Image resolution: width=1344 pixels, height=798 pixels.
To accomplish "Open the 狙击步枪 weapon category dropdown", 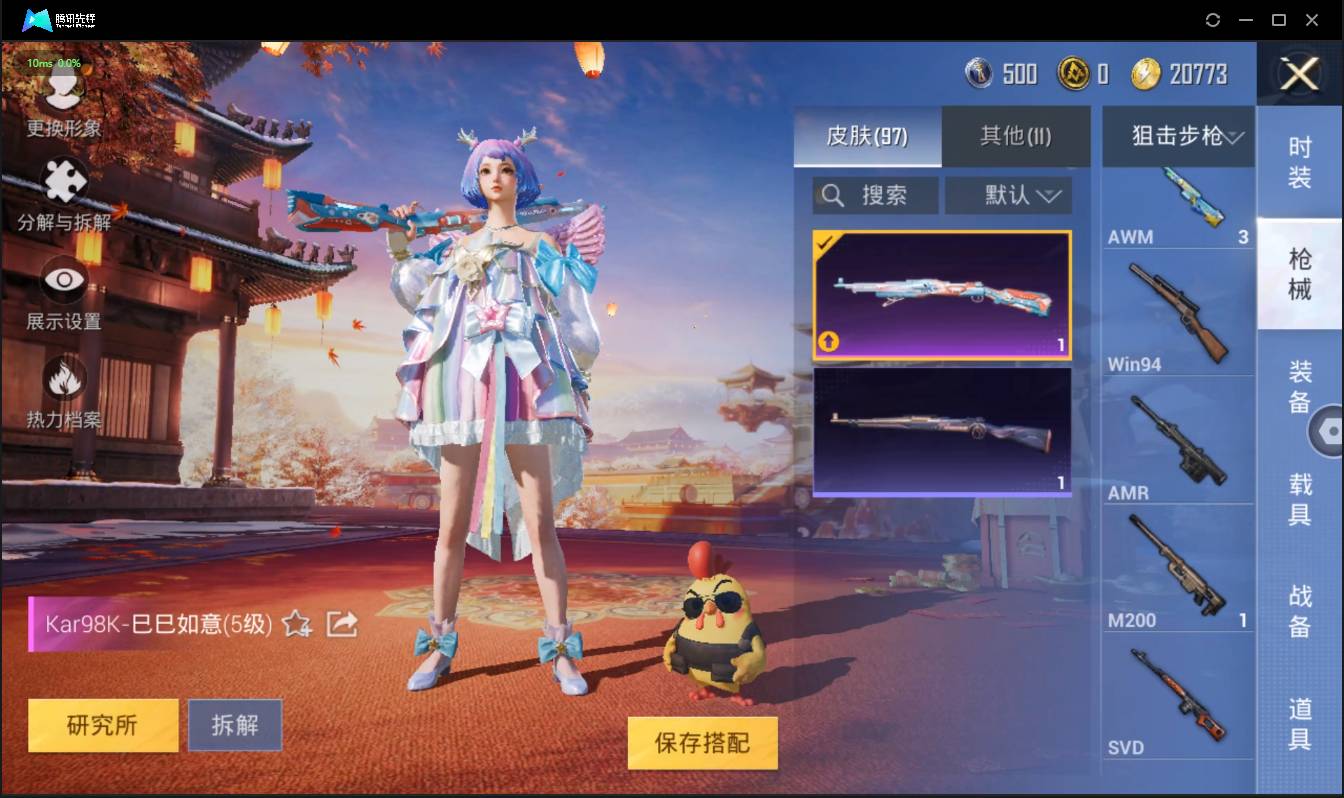I will (x=1178, y=136).
